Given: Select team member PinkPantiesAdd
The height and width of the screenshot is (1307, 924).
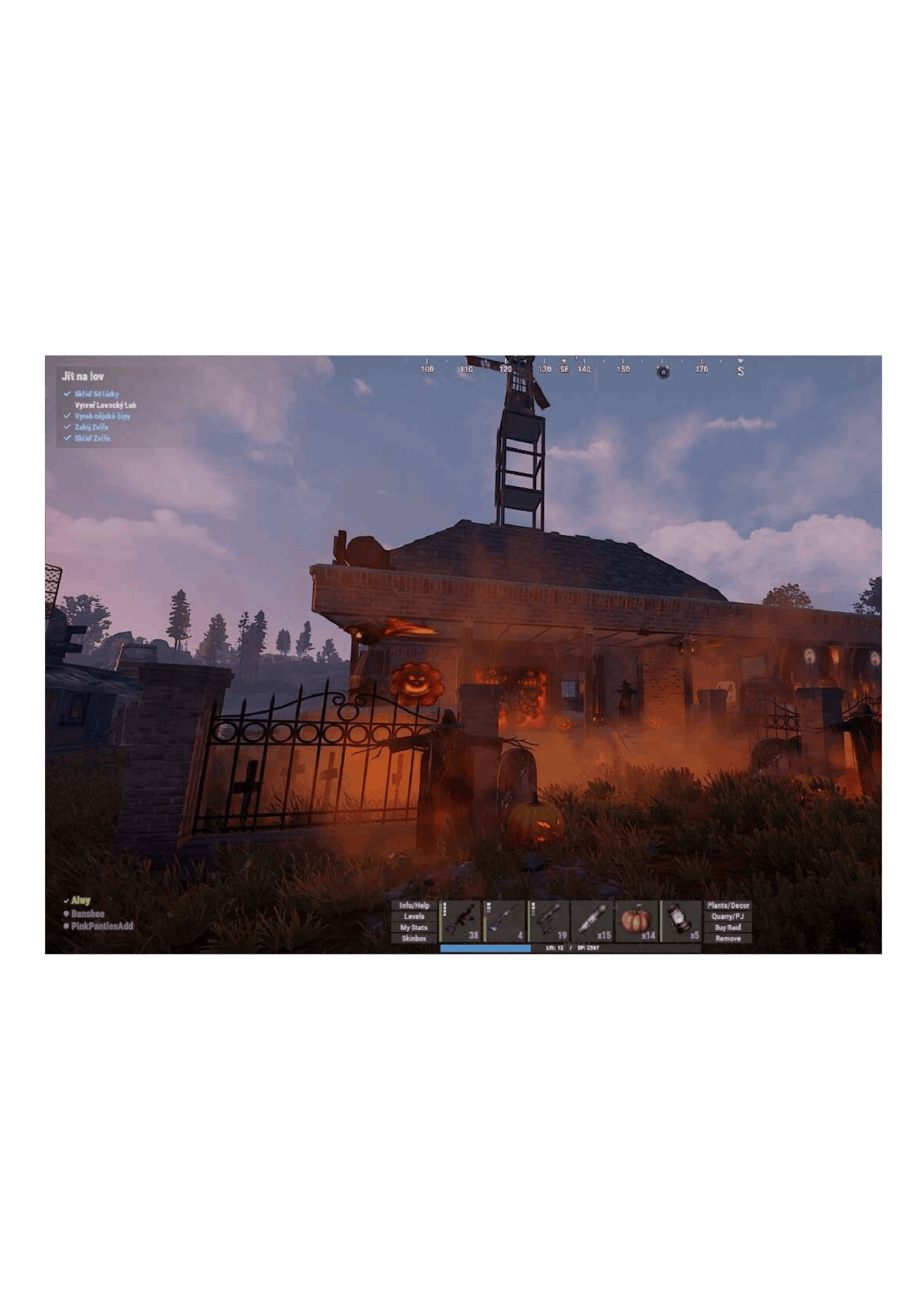Looking at the screenshot, I should point(102,926).
